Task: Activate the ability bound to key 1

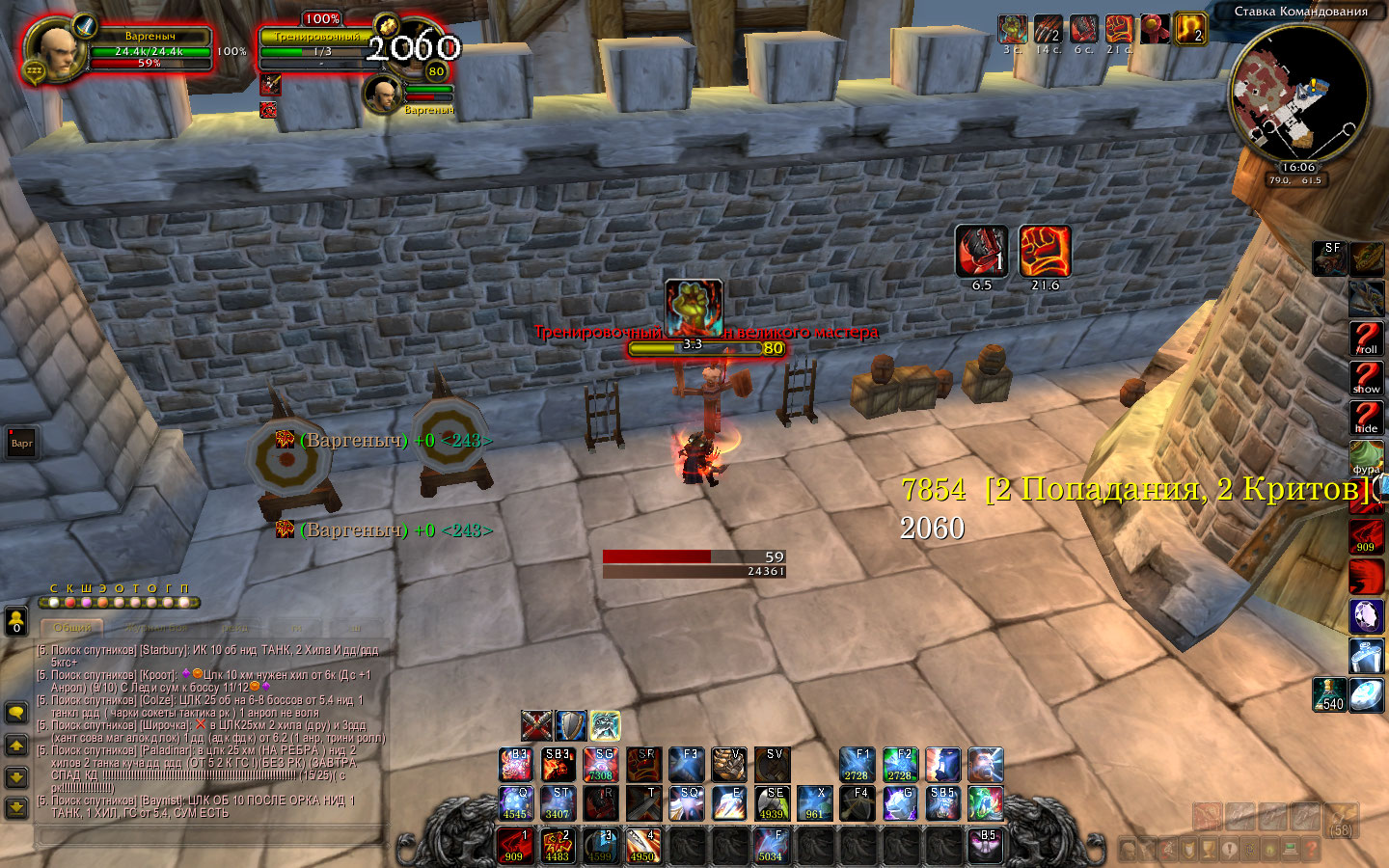Action: [515, 846]
